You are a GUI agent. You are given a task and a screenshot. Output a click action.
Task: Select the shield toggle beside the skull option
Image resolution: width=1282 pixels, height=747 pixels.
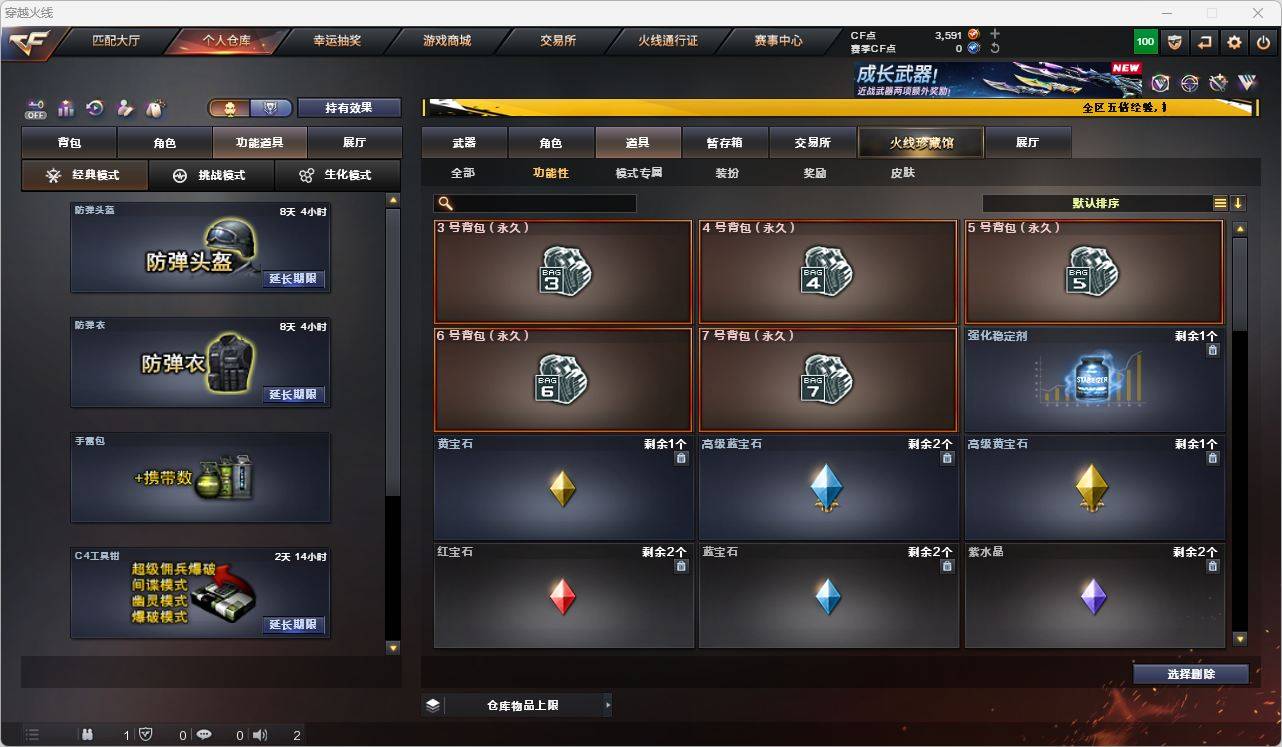click(269, 107)
